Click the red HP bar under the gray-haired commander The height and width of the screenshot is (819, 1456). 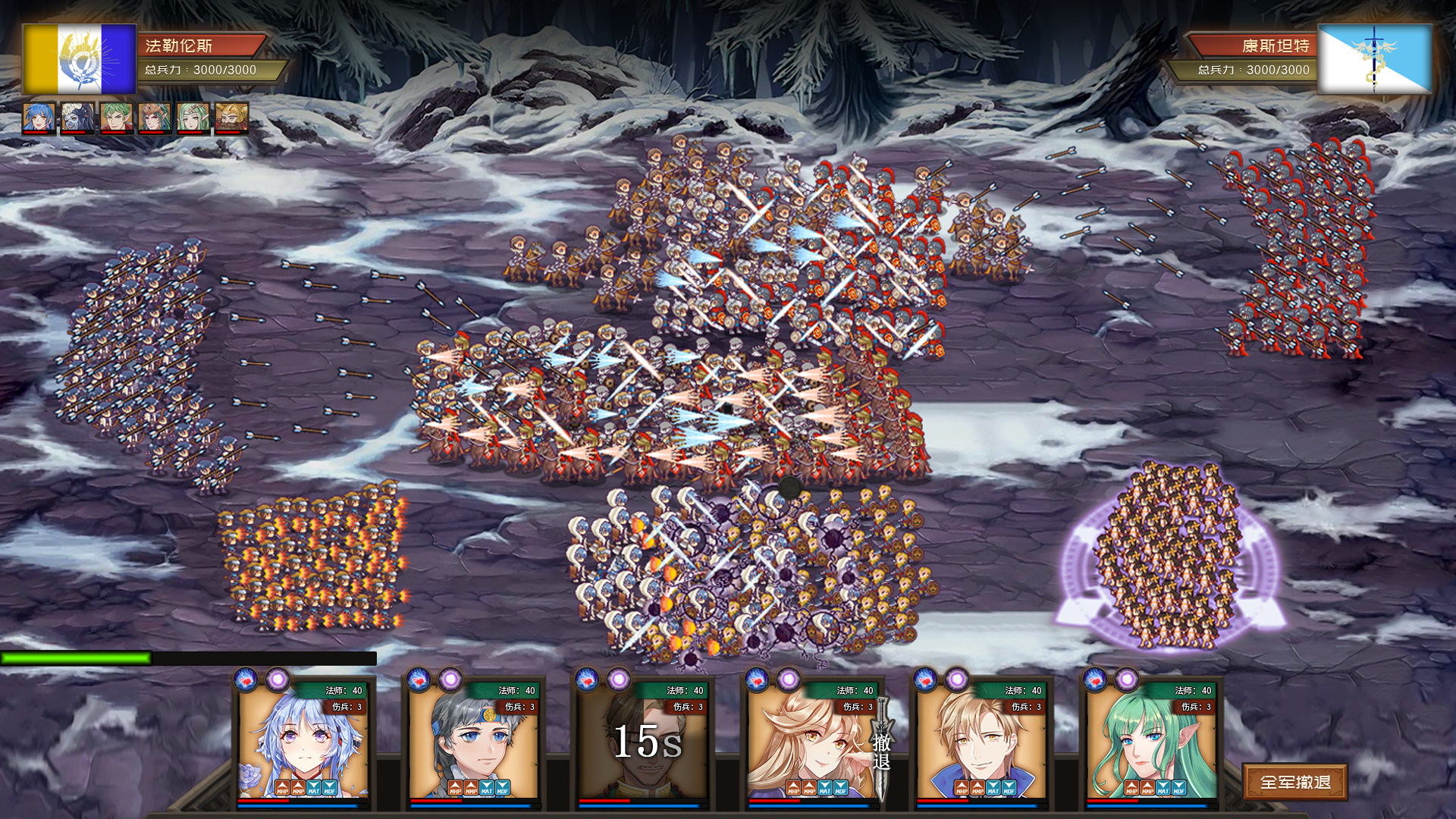436,801
